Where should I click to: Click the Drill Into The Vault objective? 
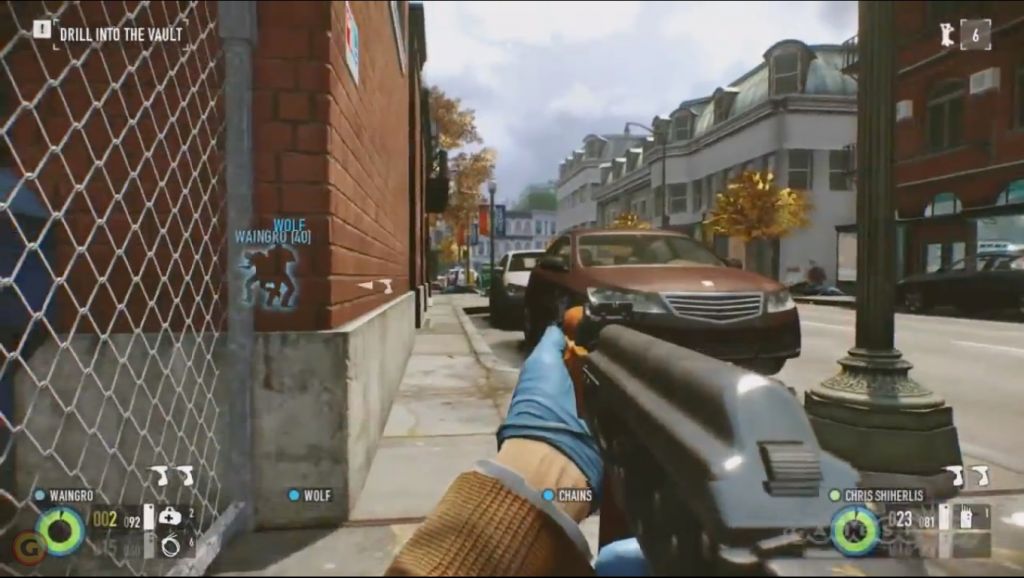(x=120, y=34)
